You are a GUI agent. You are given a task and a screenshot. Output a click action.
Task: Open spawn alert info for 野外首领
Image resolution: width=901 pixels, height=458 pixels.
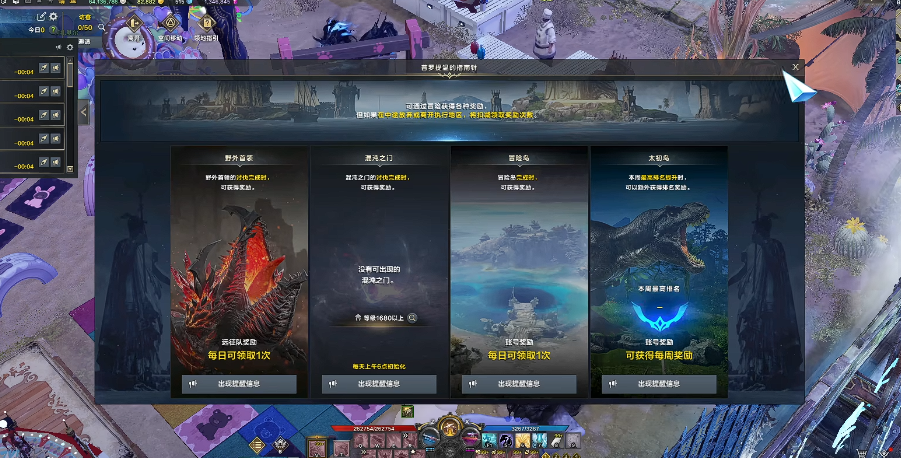point(239,384)
